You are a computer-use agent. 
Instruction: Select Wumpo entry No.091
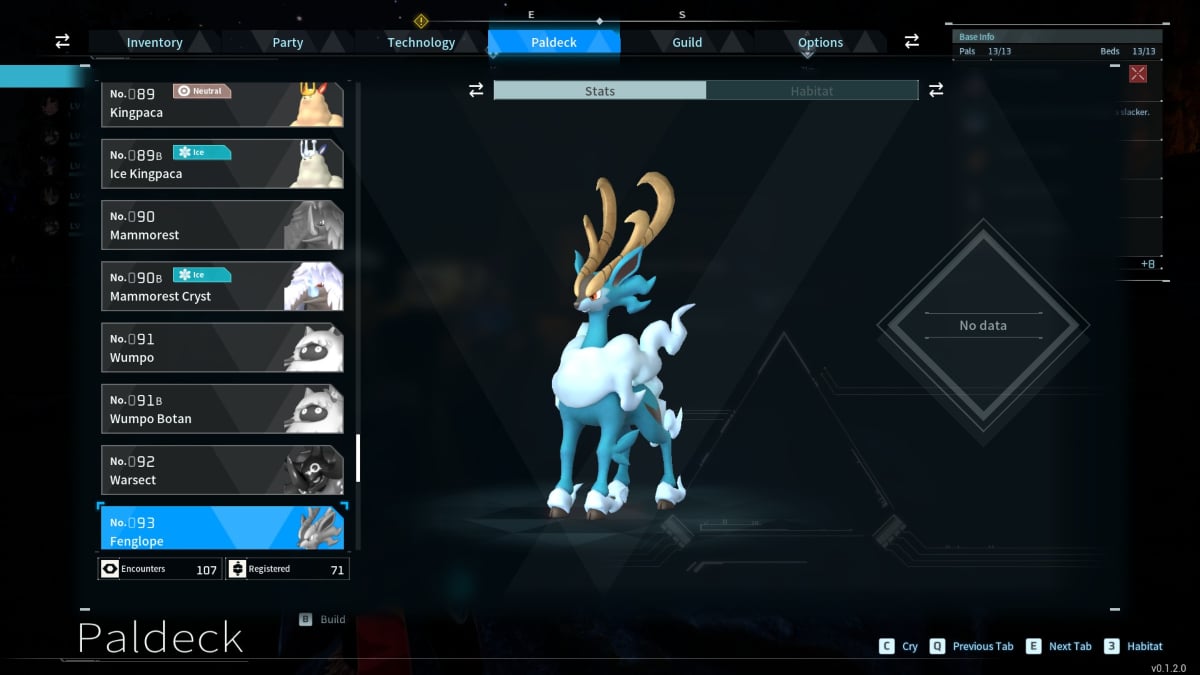coord(222,347)
